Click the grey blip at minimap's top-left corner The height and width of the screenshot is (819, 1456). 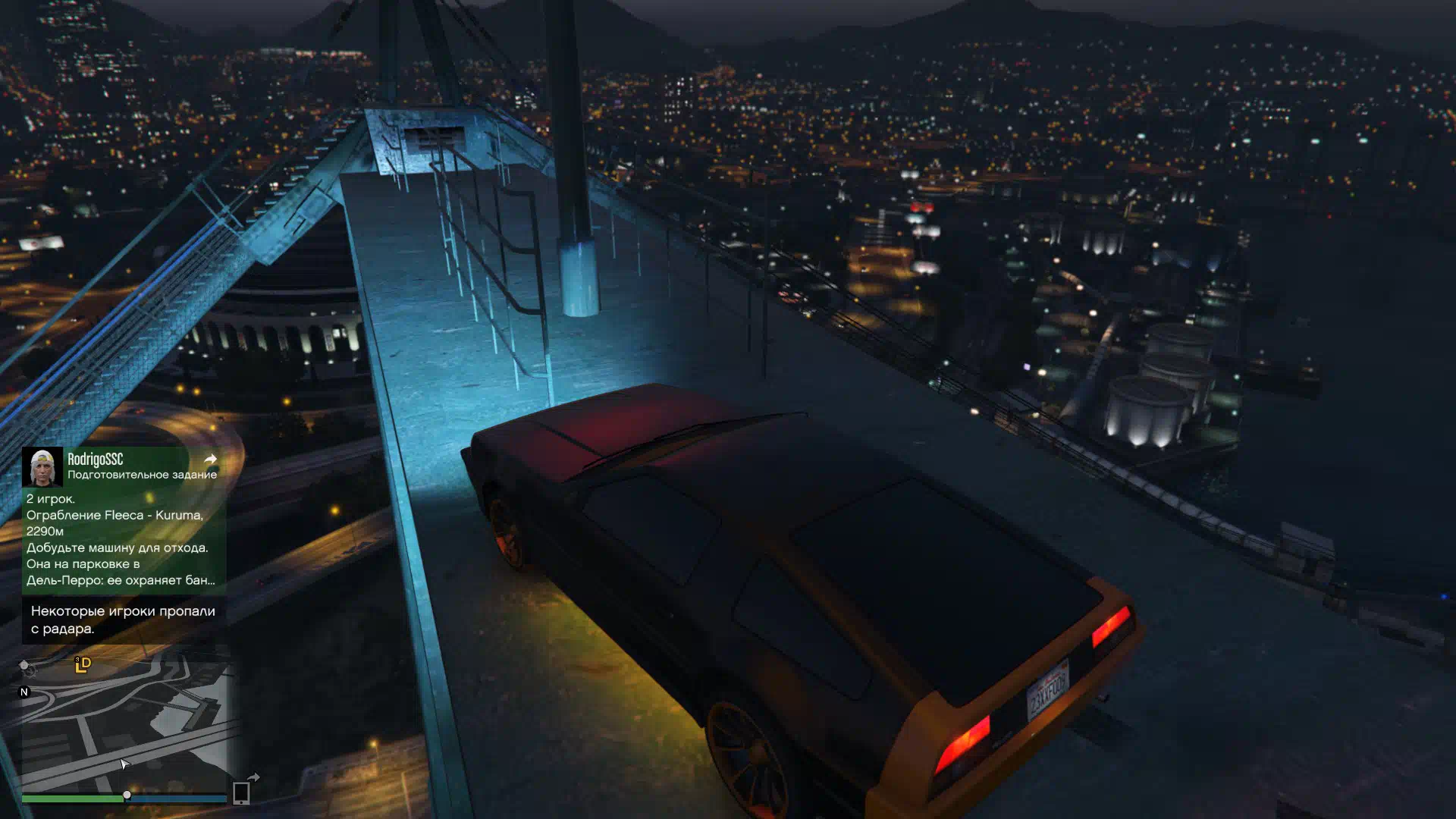pos(25,666)
